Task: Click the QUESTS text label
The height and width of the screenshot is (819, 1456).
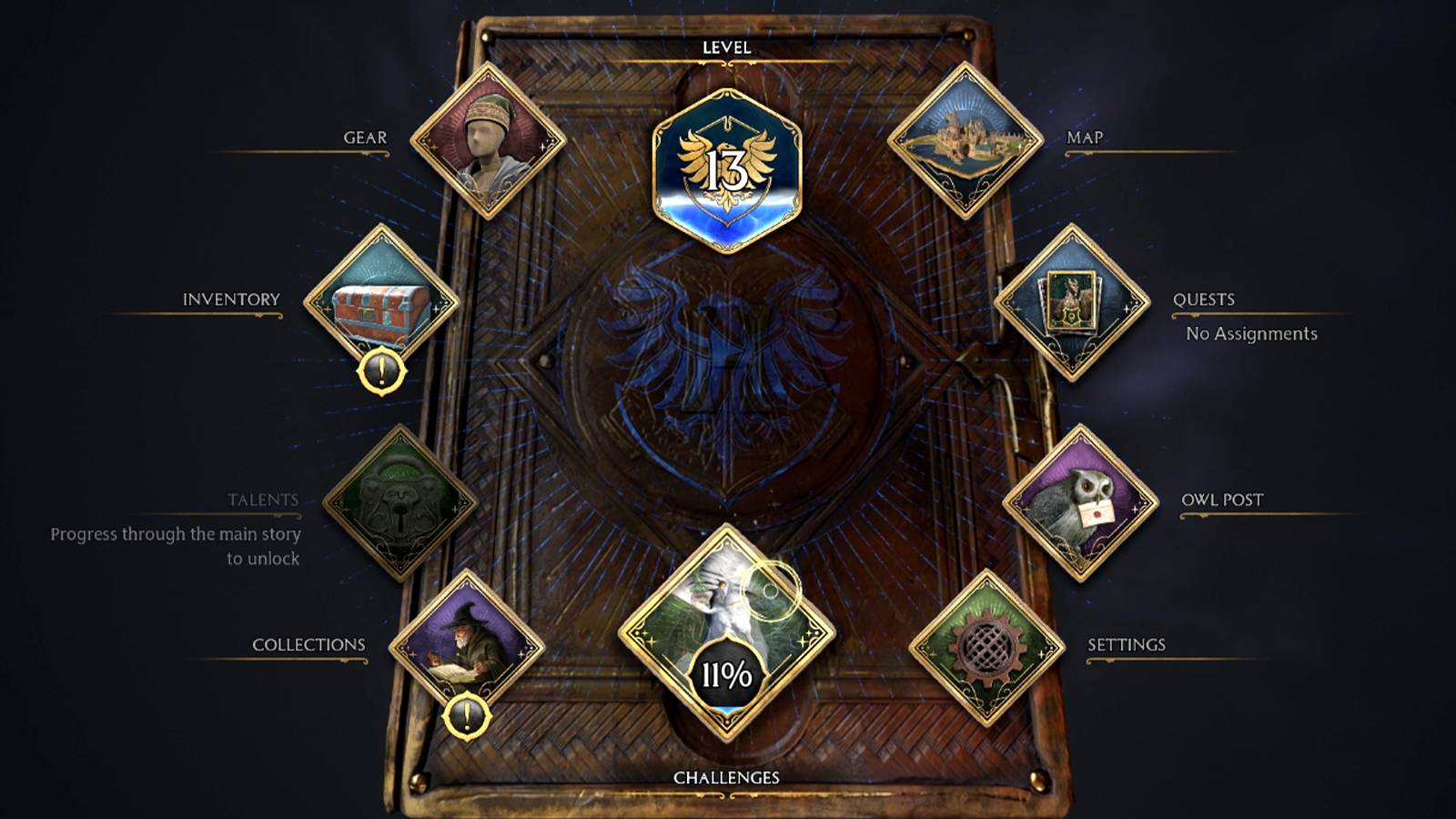Action: click(x=1206, y=298)
